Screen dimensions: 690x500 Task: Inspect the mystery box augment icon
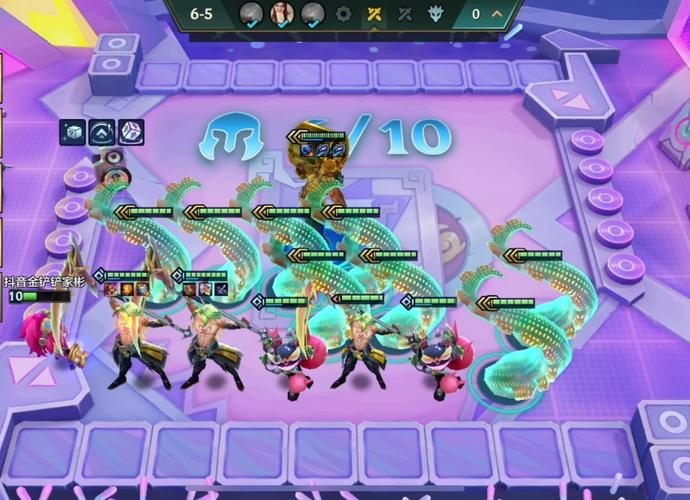(72, 132)
